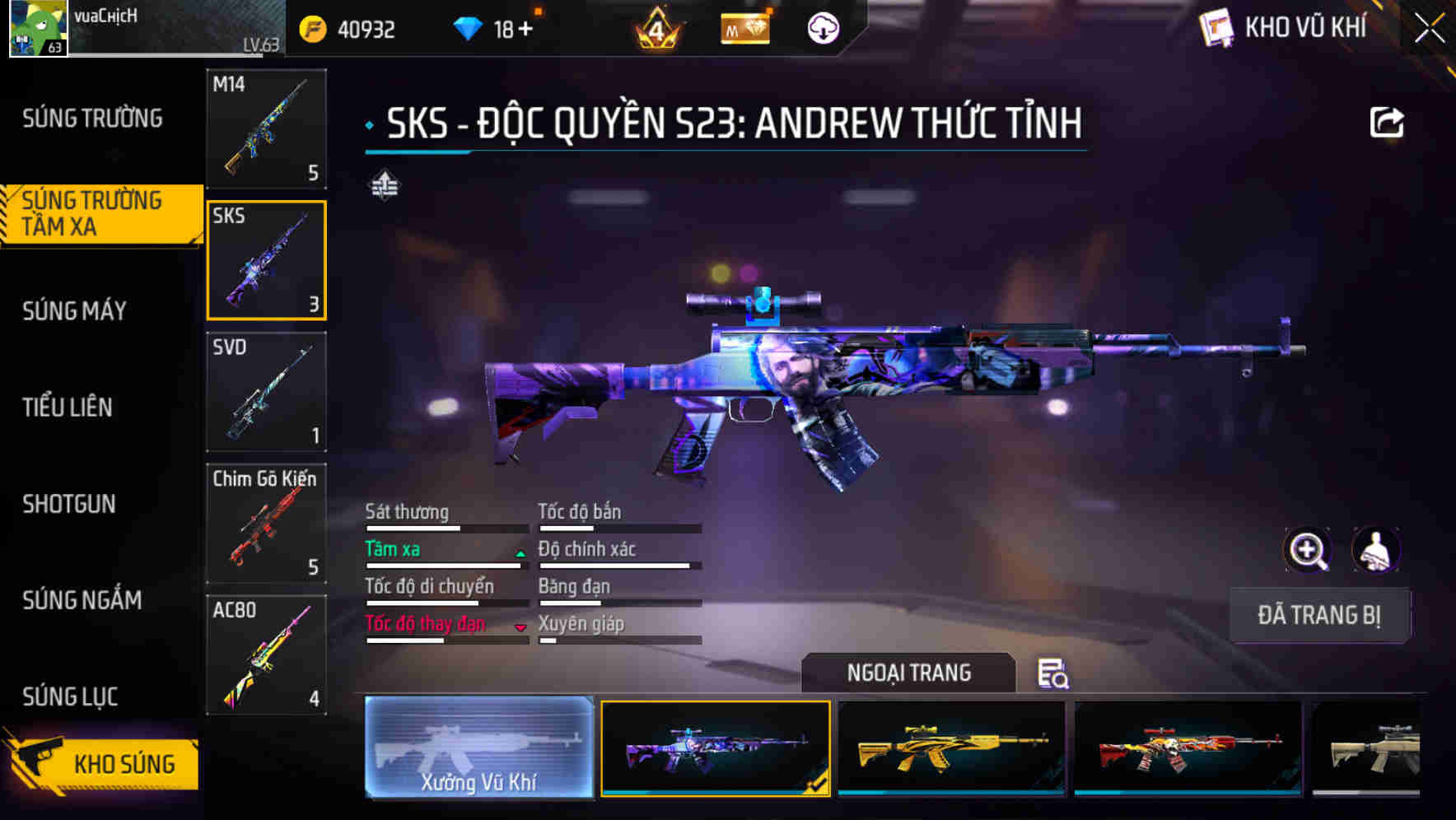Open the M membership diamond badge

pyautogui.click(x=744, y=30)
